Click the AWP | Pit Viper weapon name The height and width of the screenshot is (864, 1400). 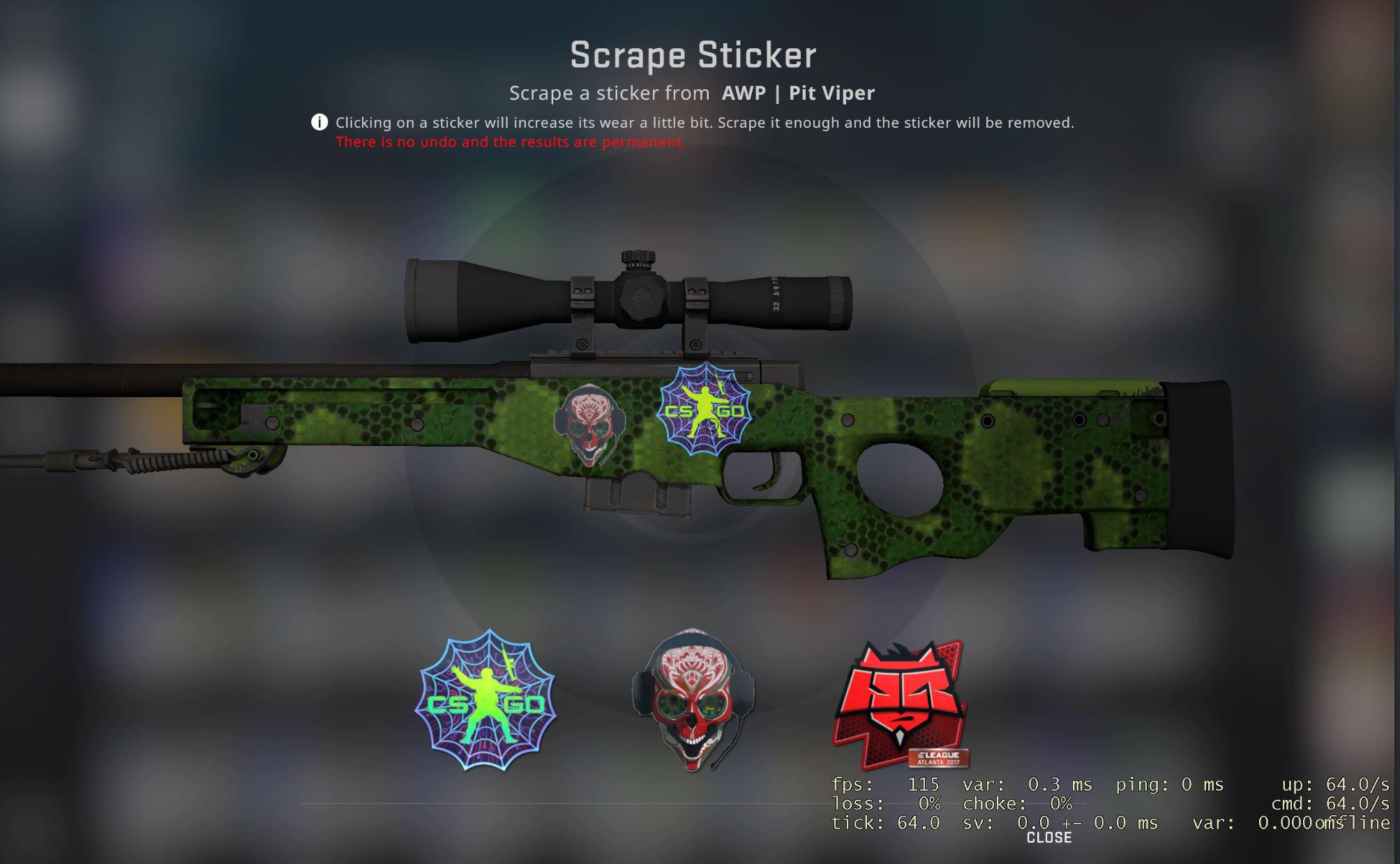[797, 92]
